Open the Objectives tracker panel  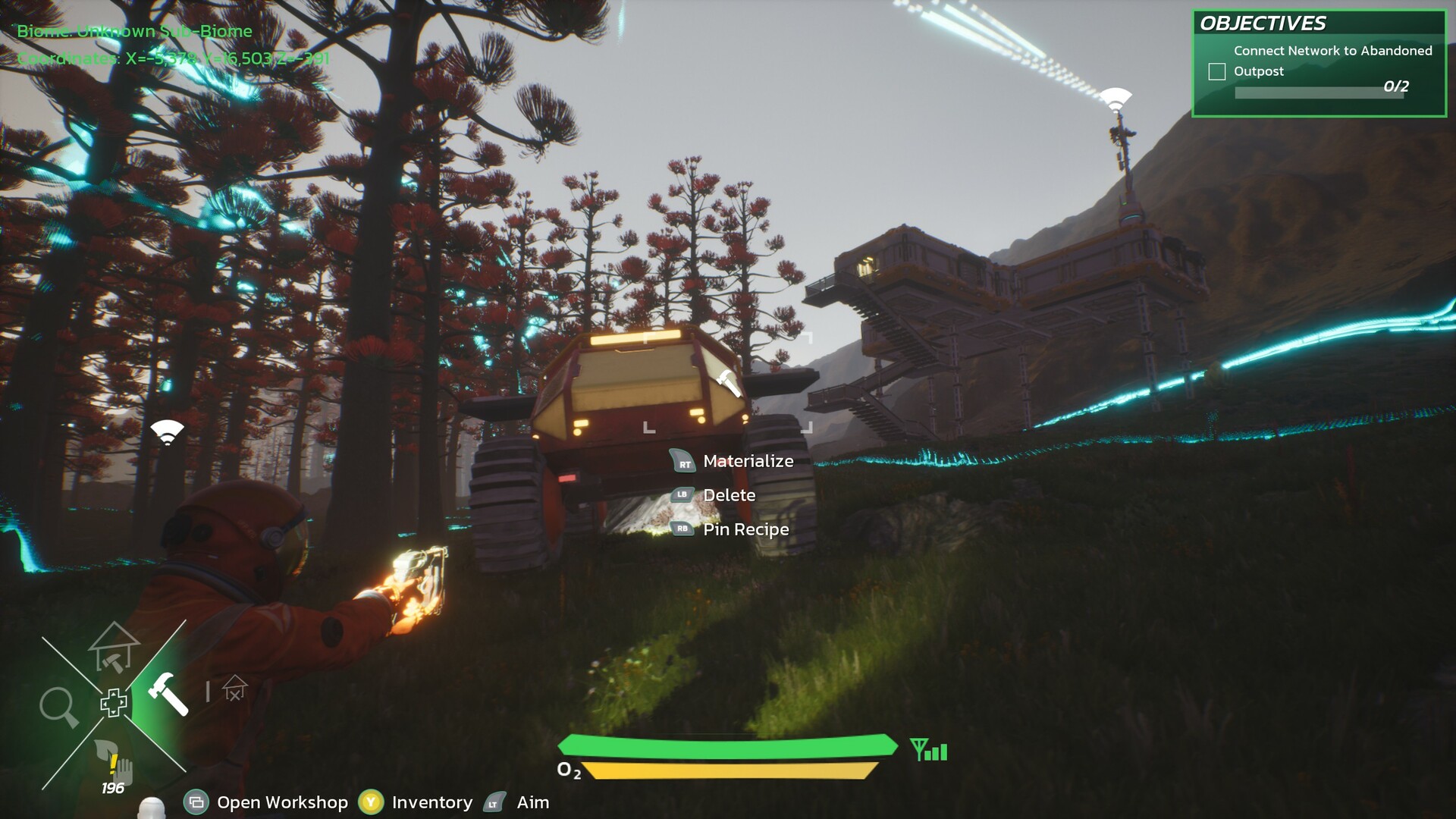[x=1263, y=24]
